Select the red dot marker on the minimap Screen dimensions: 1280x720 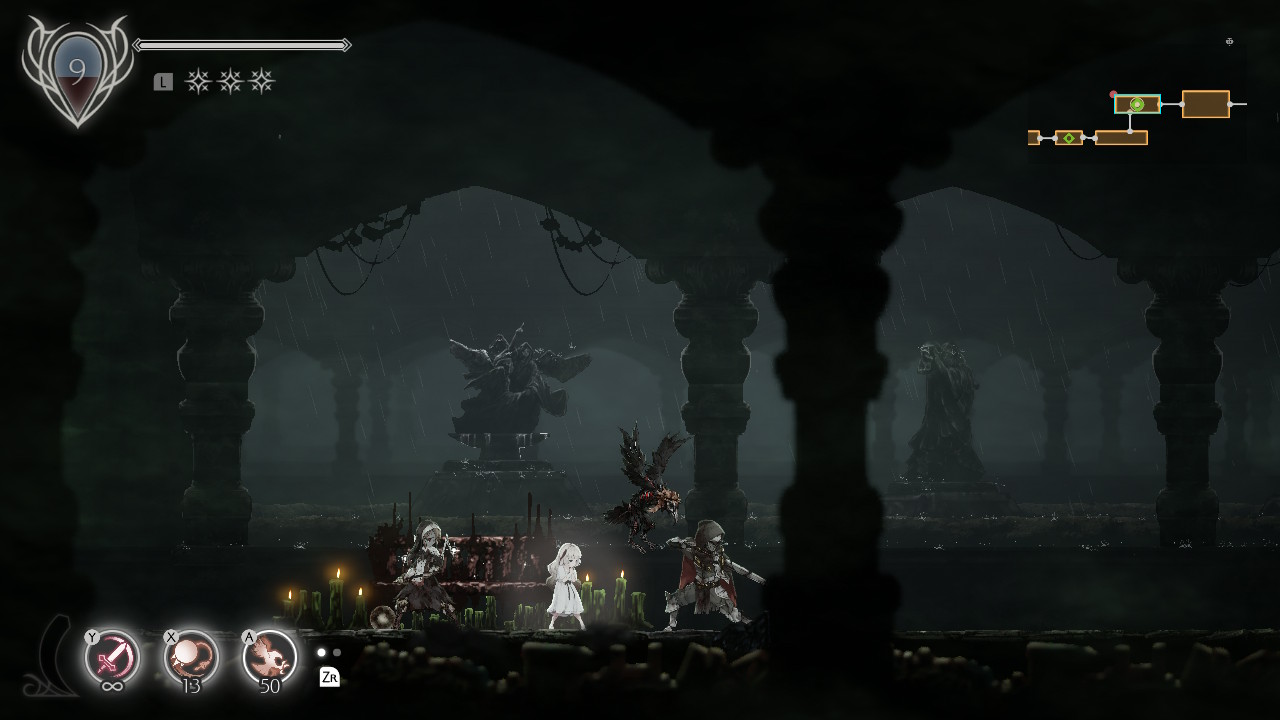coord(1114,95)
